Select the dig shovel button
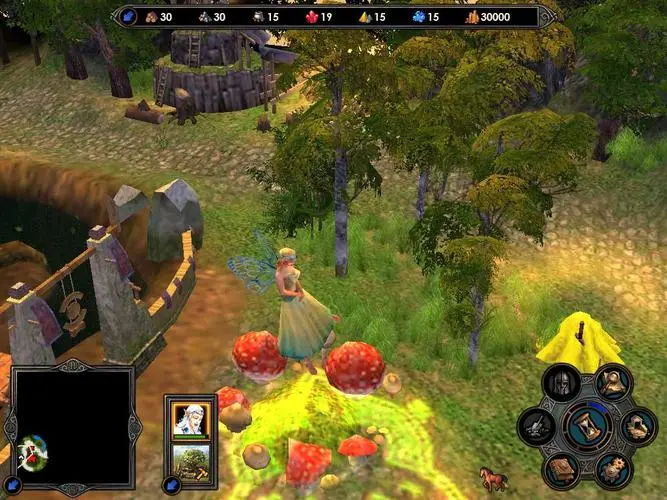This screenshot has width=667, height=500. click(536, 428)
